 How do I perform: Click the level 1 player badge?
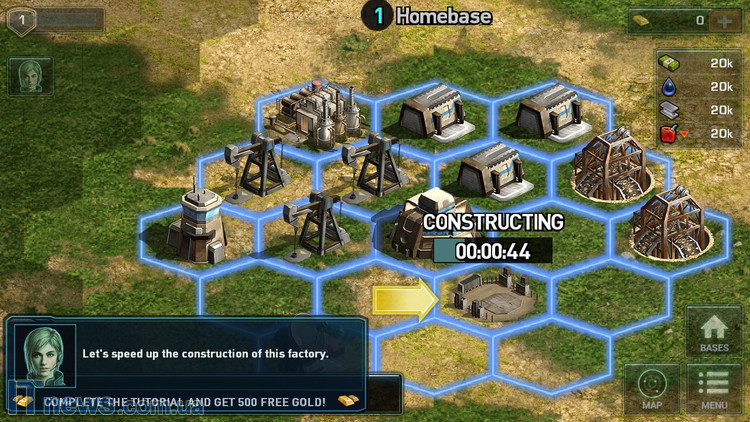click(22, 19)
